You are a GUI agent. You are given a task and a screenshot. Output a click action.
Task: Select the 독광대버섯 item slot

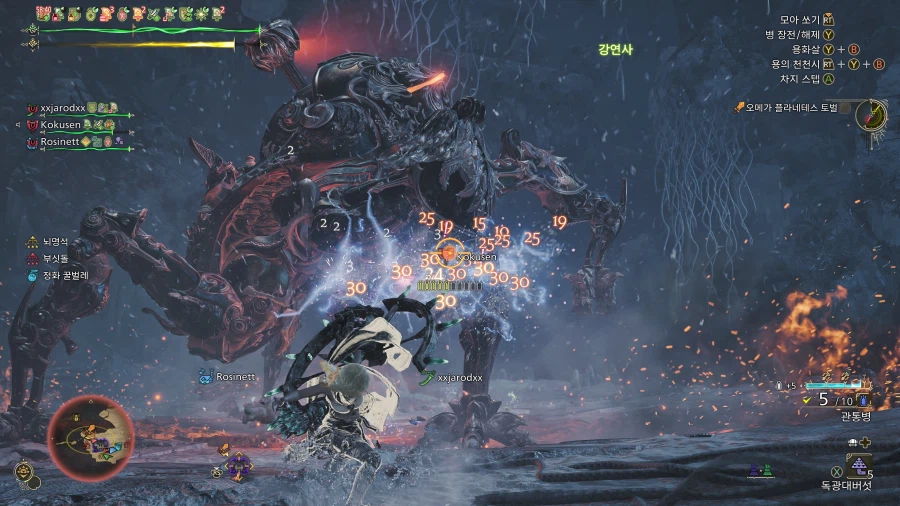pos(858,464)
